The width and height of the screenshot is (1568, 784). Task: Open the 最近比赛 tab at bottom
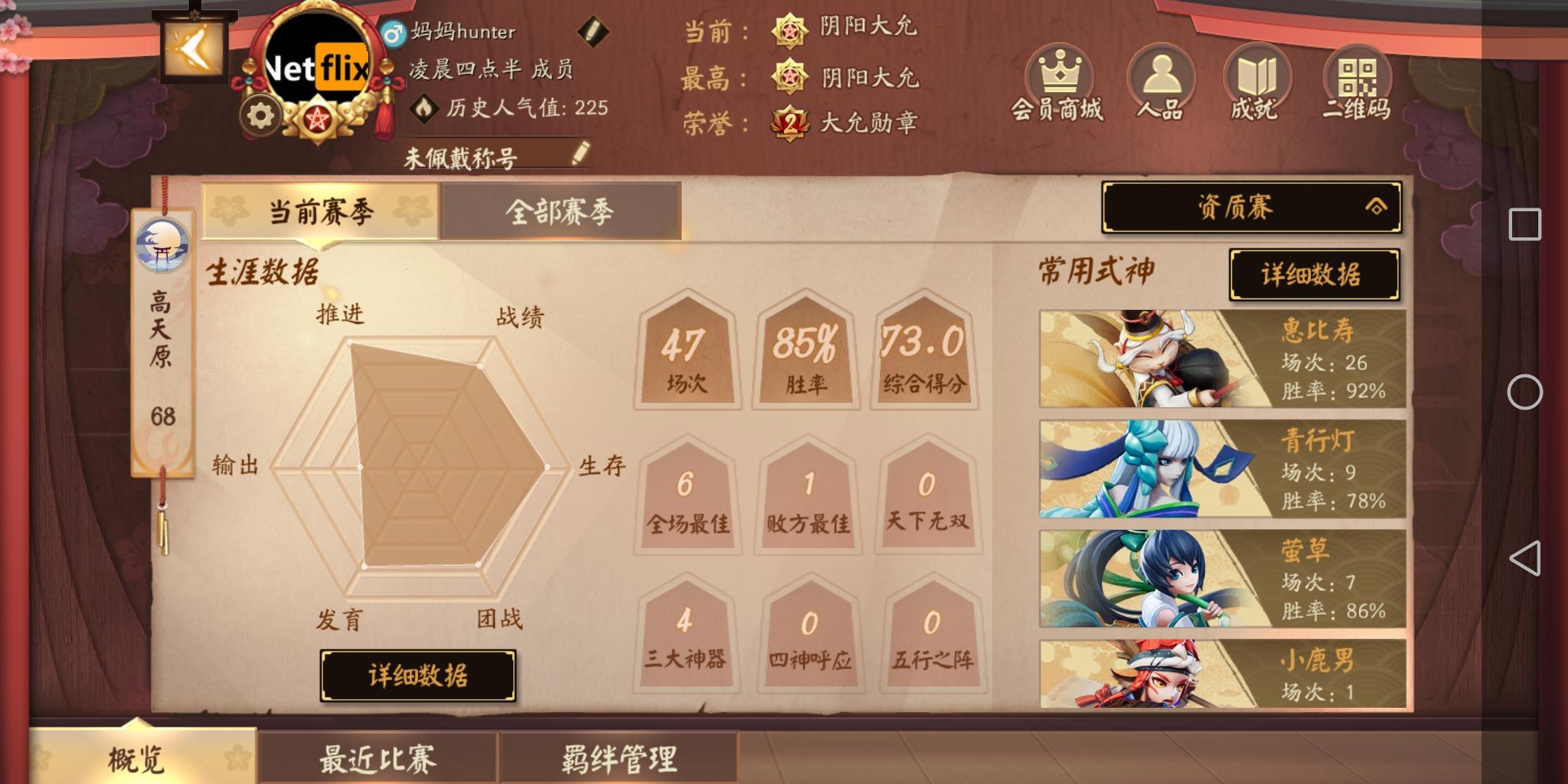[x=377, y=757]
